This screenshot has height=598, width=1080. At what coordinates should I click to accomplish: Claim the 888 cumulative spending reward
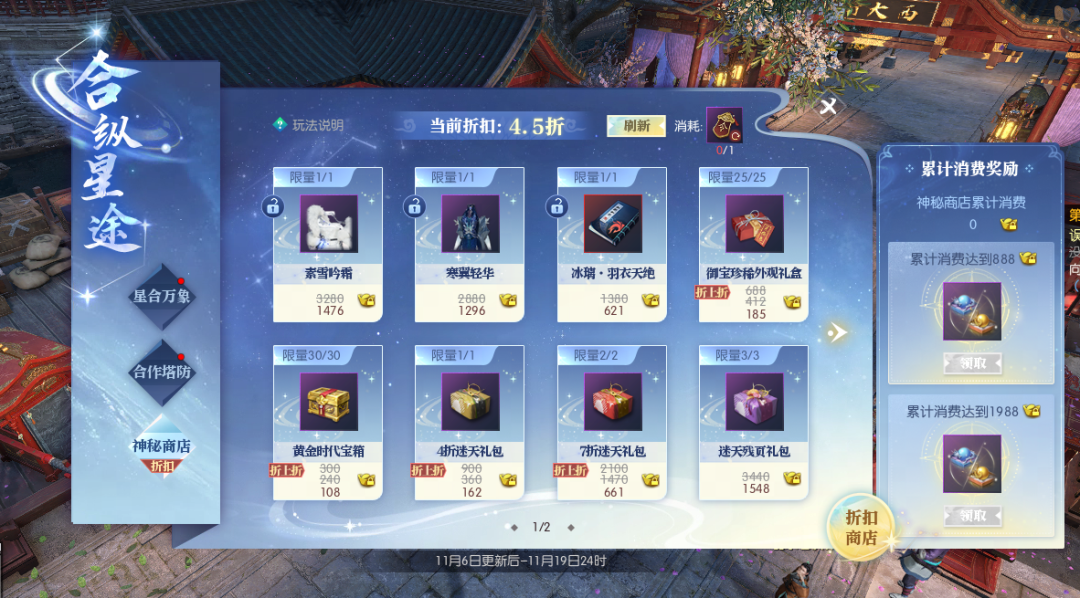coord(972,364)
